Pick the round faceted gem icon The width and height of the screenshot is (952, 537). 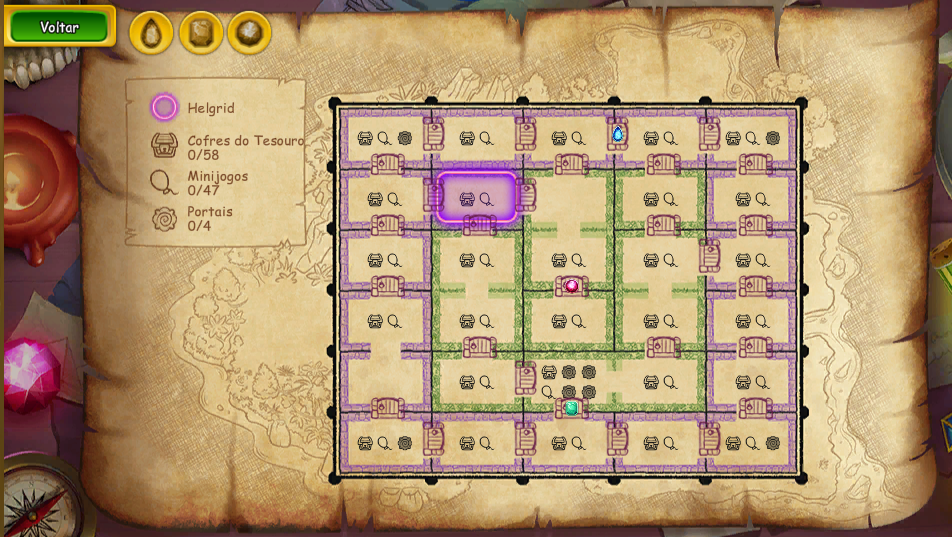249,33
